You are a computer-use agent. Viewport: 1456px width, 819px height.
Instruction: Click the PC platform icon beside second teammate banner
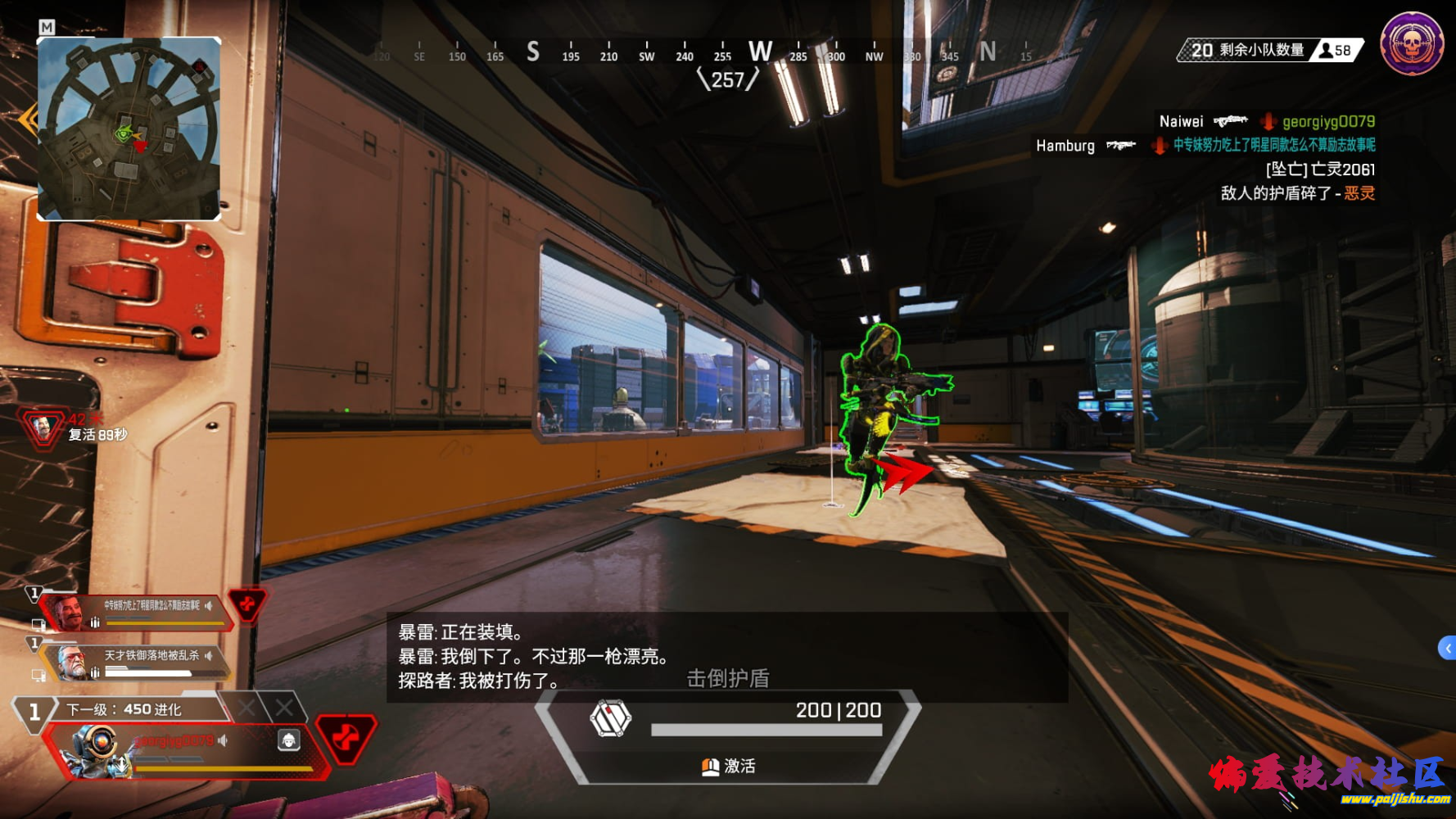(x=38, y=674)
